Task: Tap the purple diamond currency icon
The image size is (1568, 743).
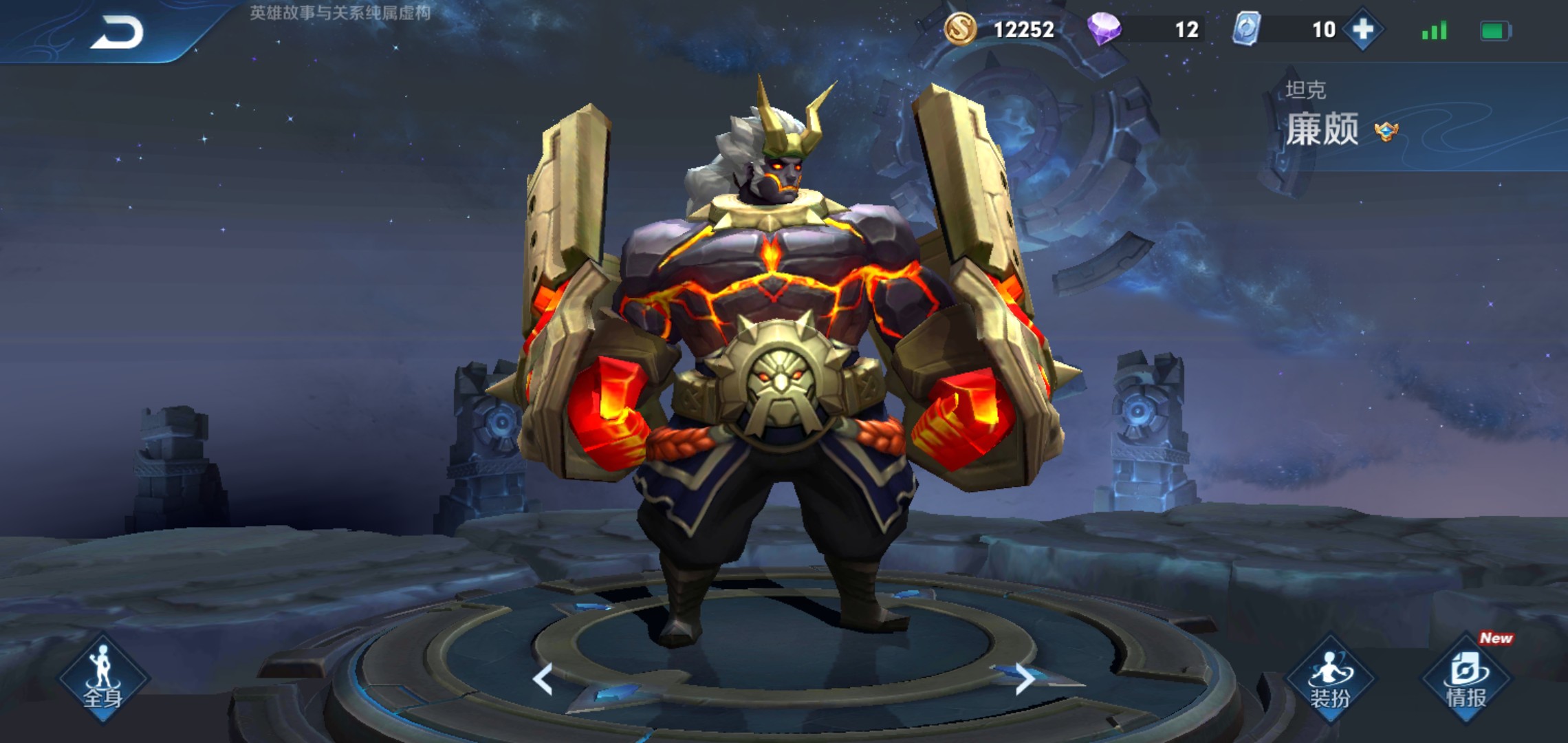Action: (1104, 30)
